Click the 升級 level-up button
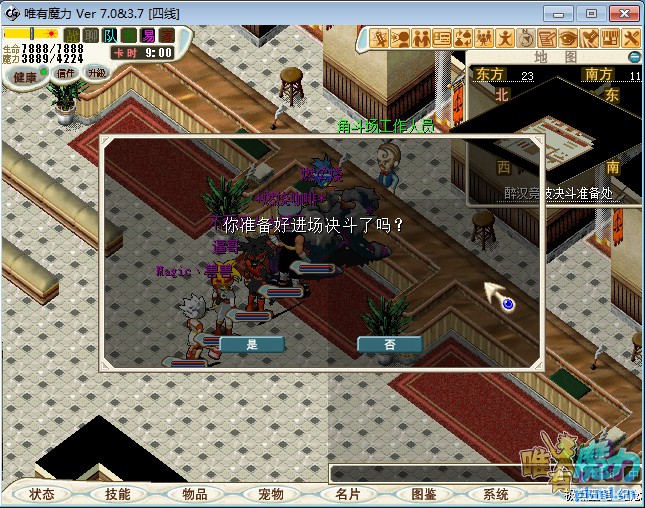Image resolution: width=645 pixels, height=508 pixels. click(x=97, y=72)
